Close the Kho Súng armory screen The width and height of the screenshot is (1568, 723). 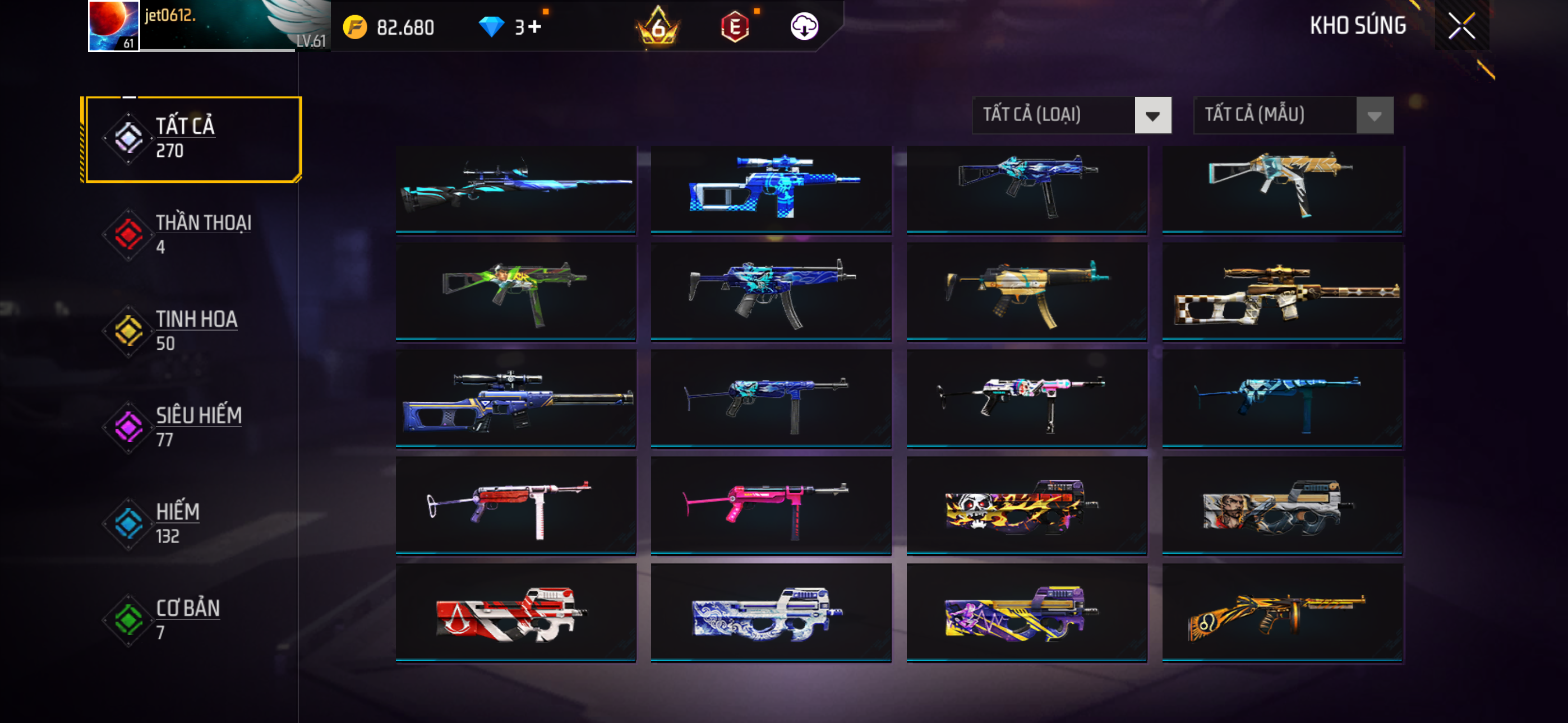click(x=1461, y=26)
